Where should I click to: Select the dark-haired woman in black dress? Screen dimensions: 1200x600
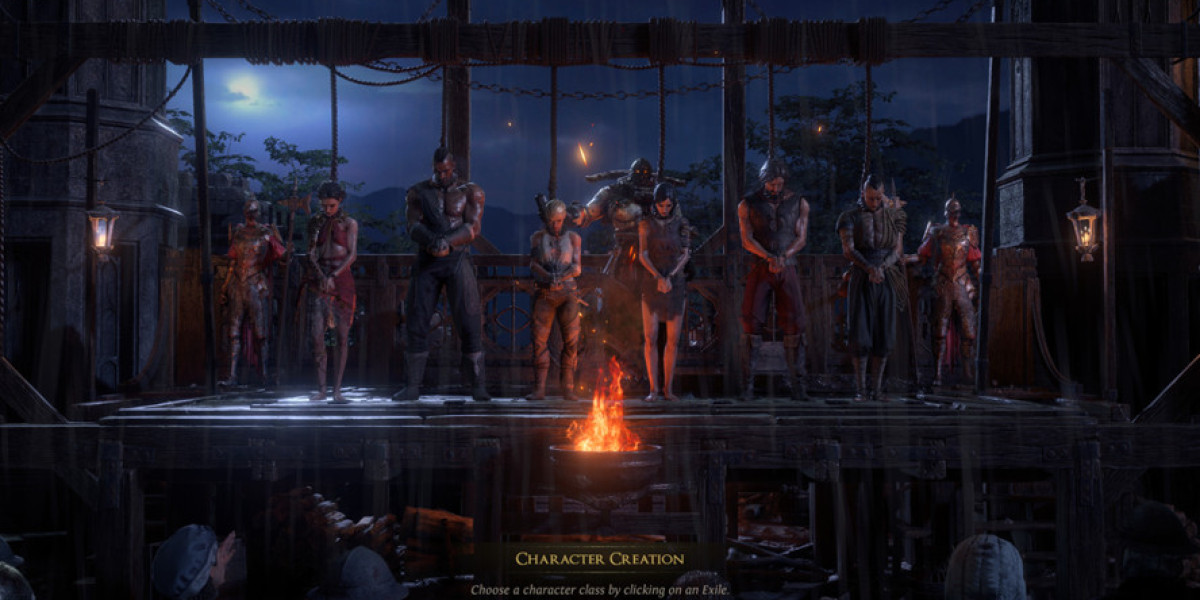click(x=662, y=280)
